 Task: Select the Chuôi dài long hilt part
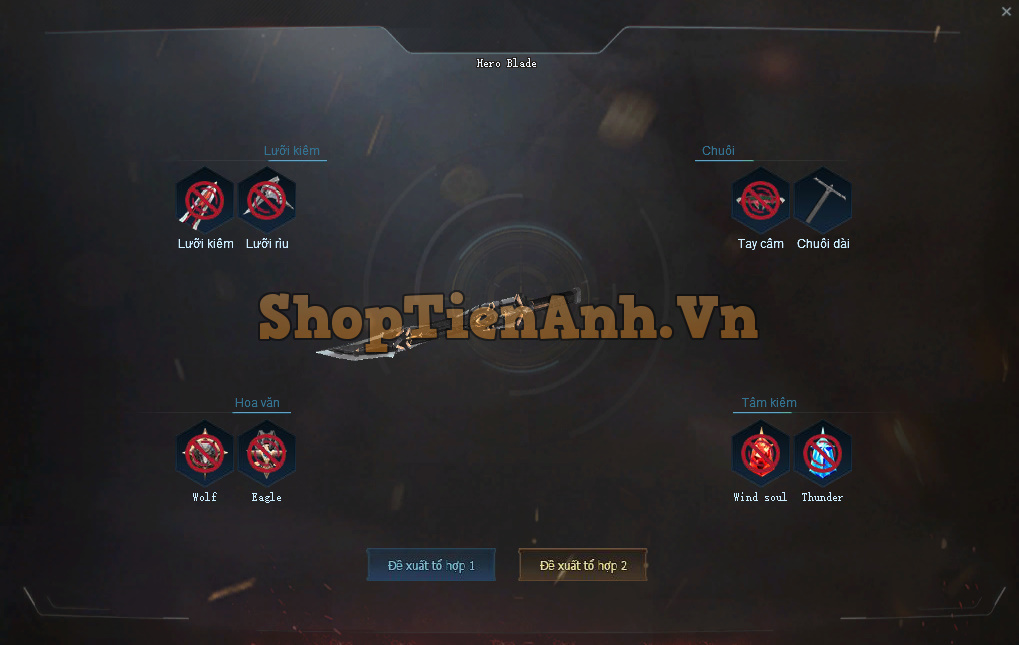(x=823, y=201)
